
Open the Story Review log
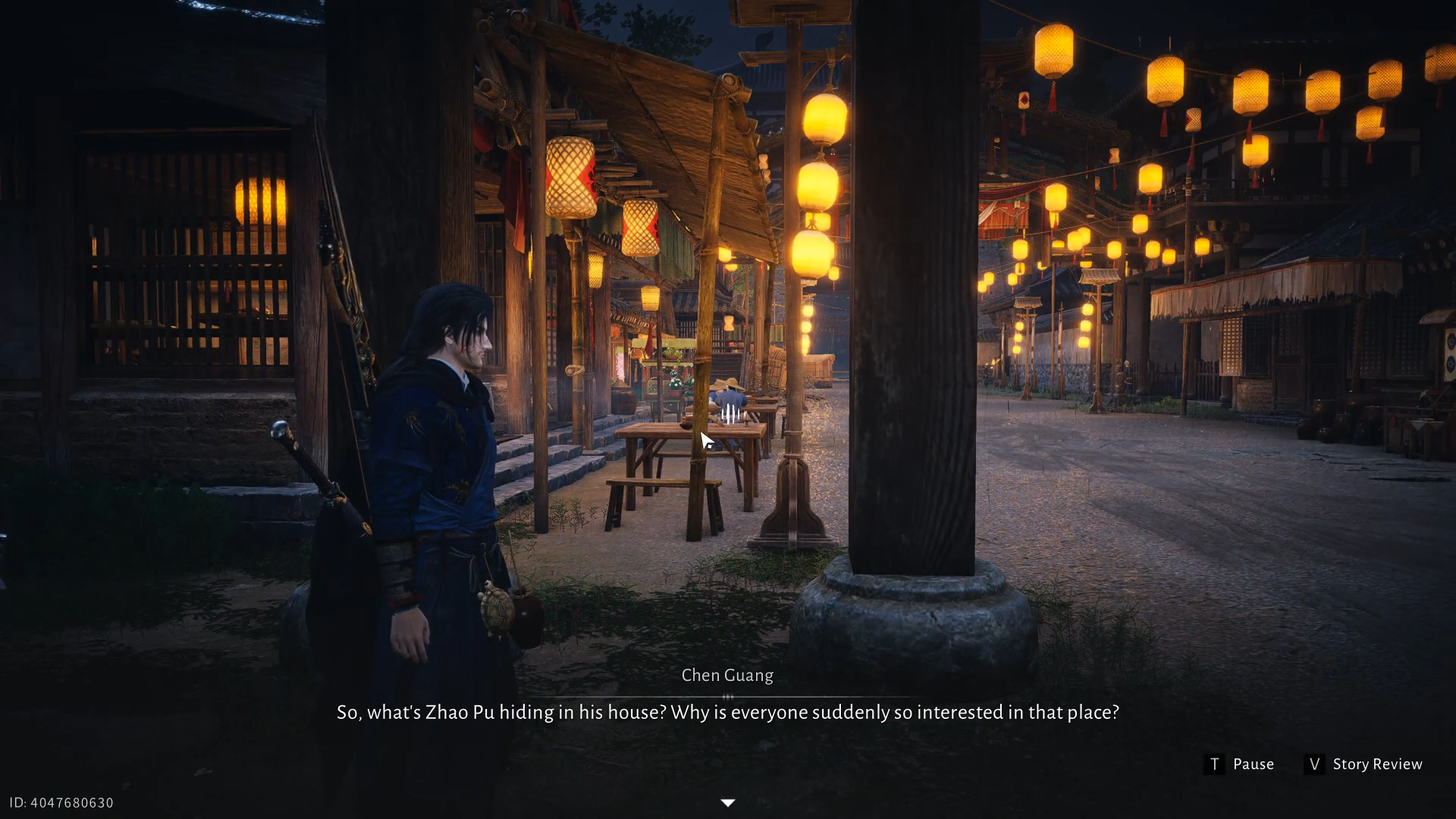click(1363, 764)
